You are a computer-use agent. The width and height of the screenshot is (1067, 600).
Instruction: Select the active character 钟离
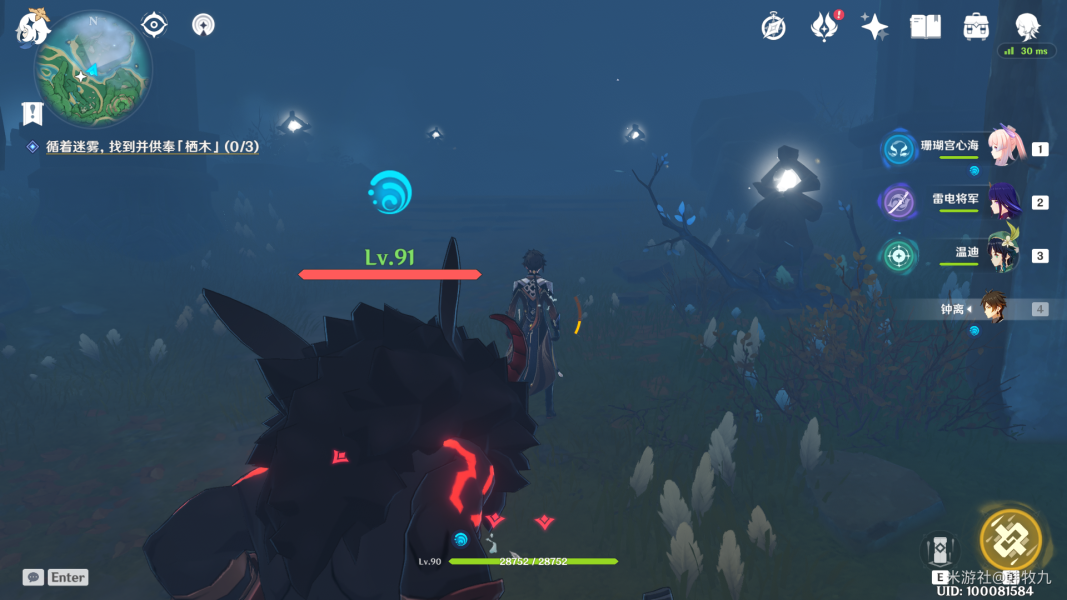(992, 309)
